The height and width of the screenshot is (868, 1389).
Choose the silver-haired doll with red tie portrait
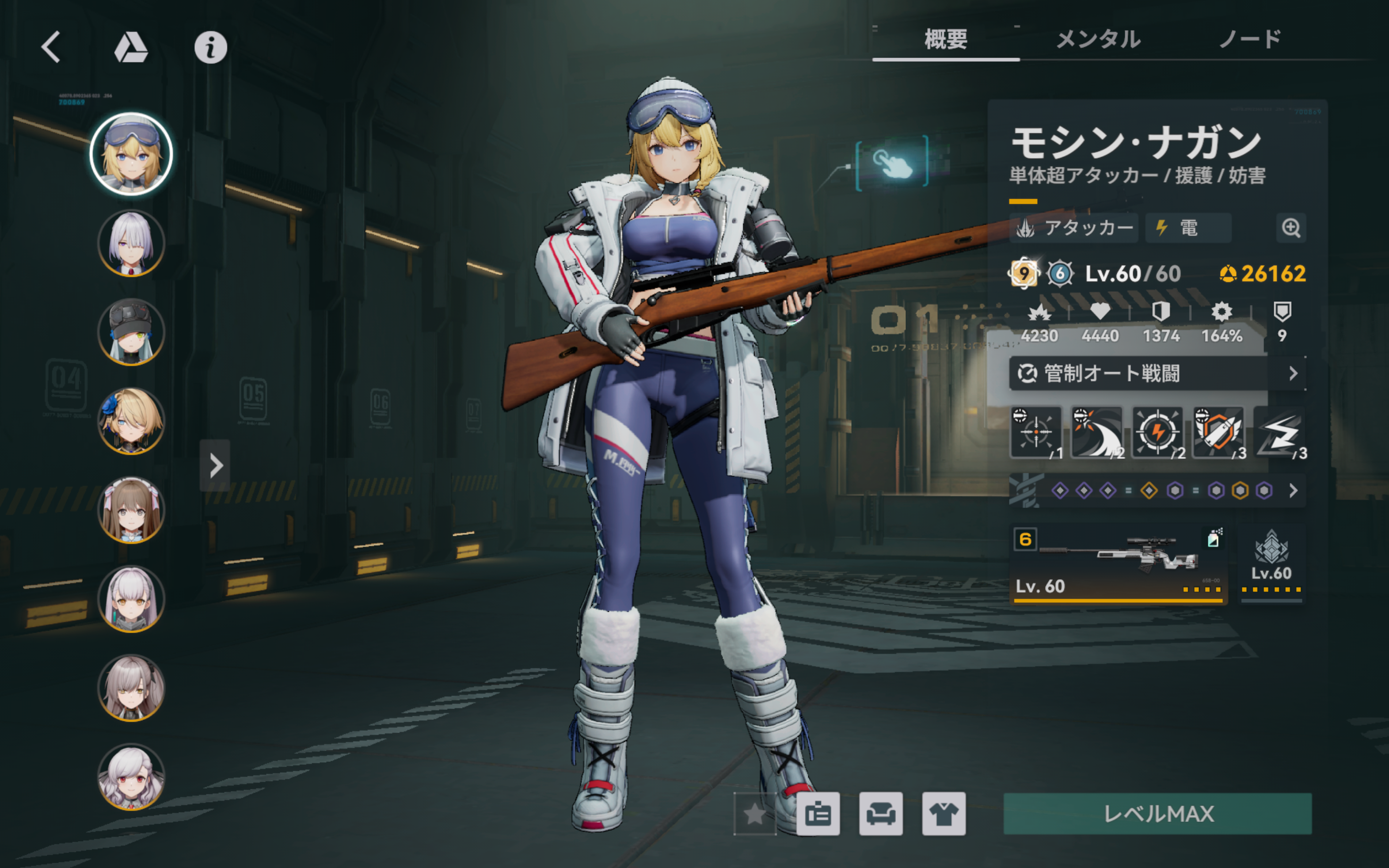pos(132,243)
